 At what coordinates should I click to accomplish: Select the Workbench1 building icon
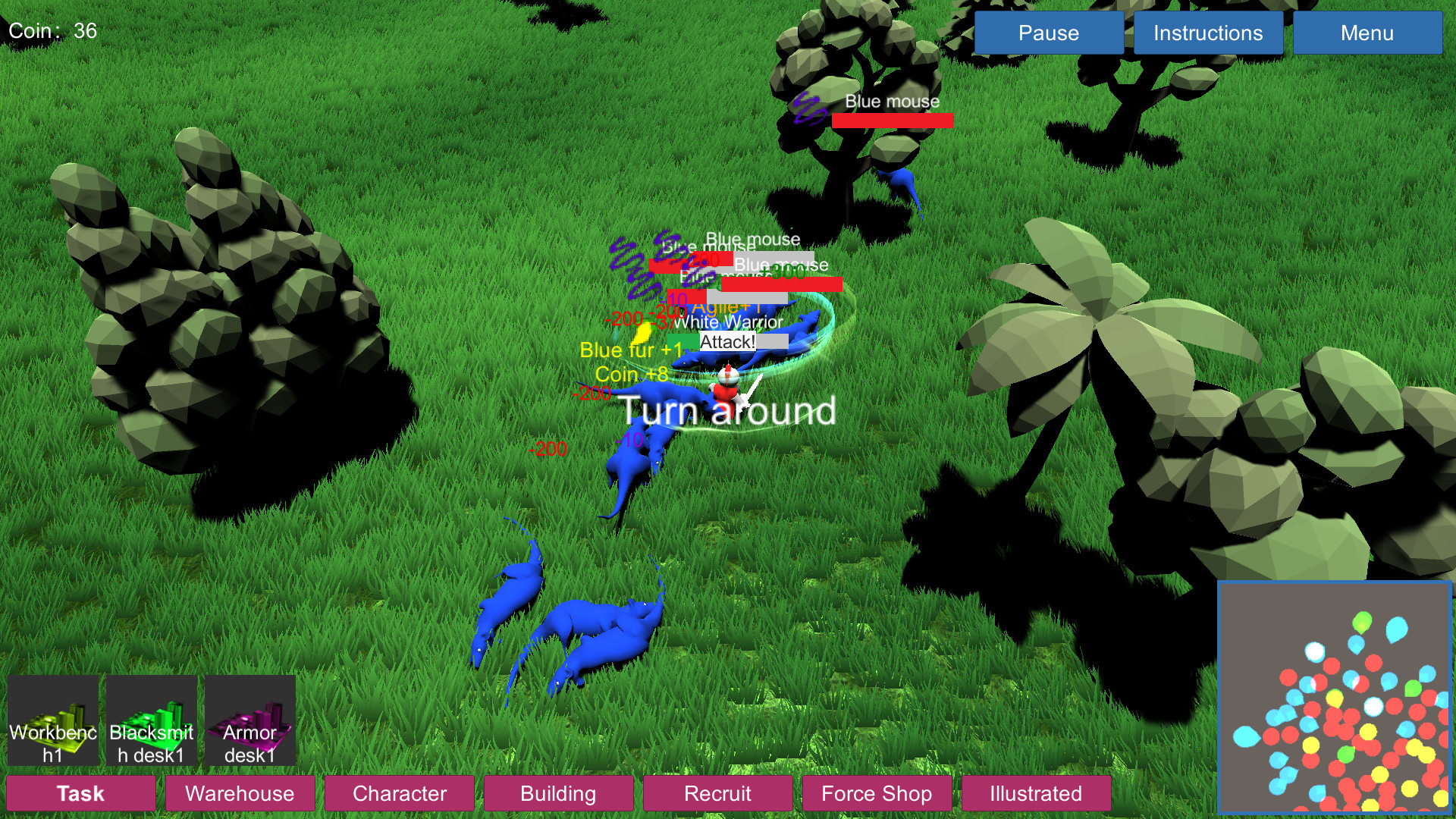point(52,719)
